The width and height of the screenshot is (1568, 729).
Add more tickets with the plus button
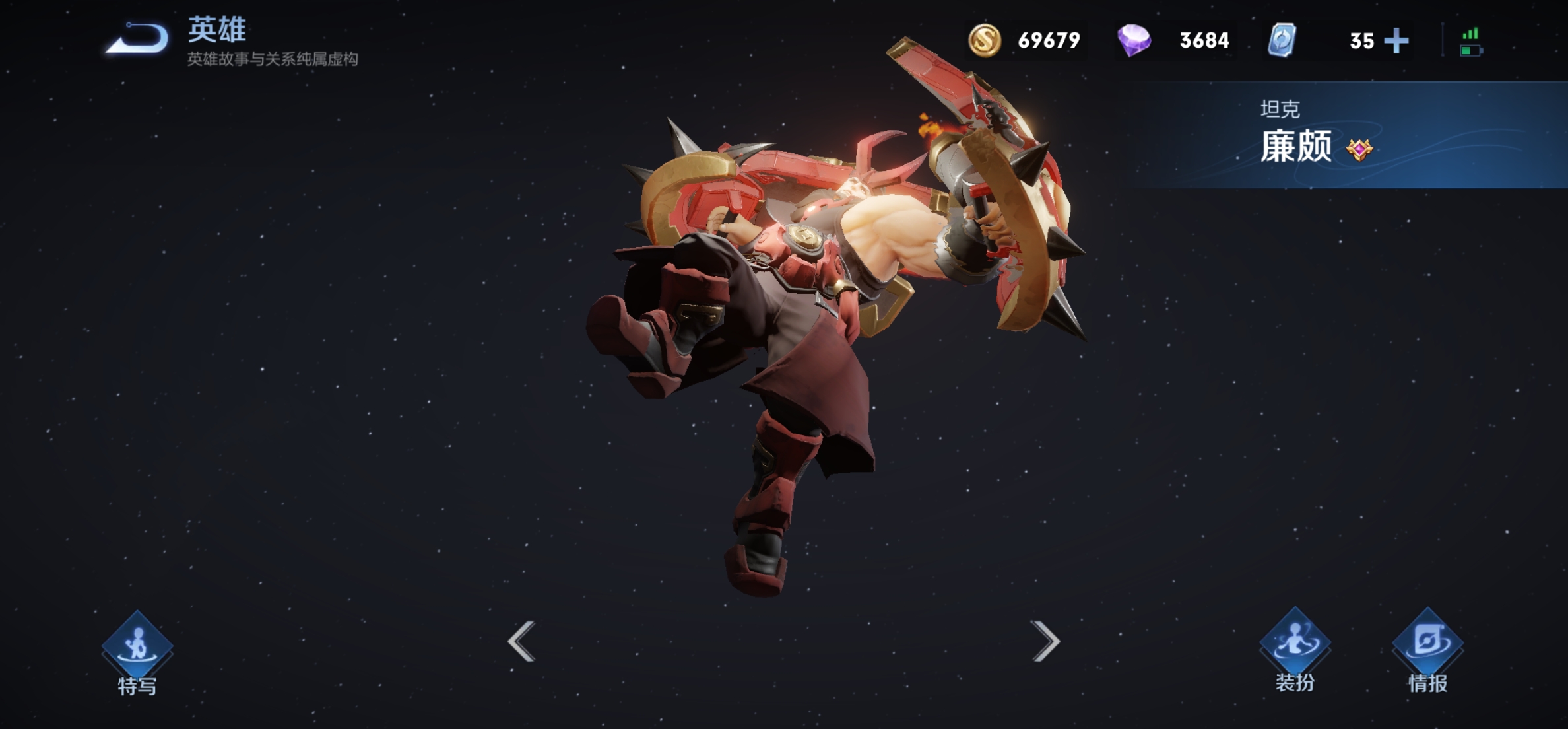1396,41
